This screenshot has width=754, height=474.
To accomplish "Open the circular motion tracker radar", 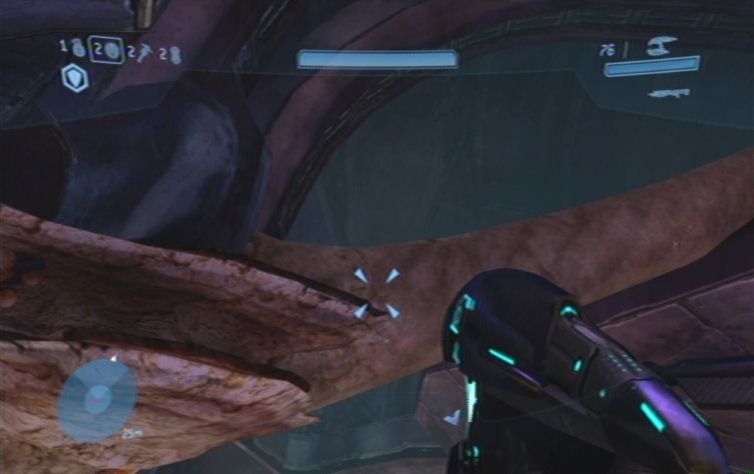I will point(97,398).
